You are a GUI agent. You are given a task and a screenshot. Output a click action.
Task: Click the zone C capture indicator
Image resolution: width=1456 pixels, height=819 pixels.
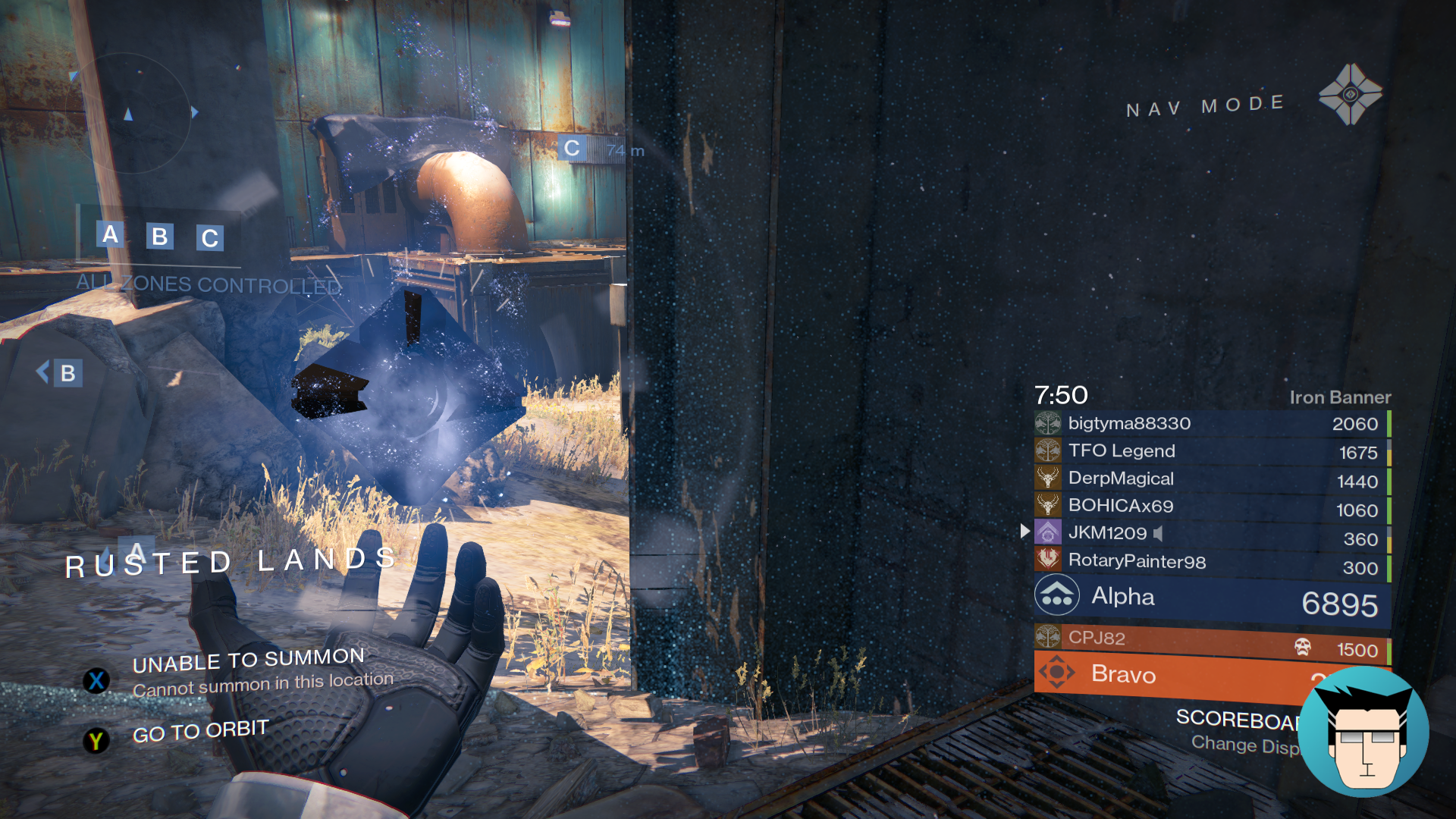pyautogui.click(x=210, y=238)
